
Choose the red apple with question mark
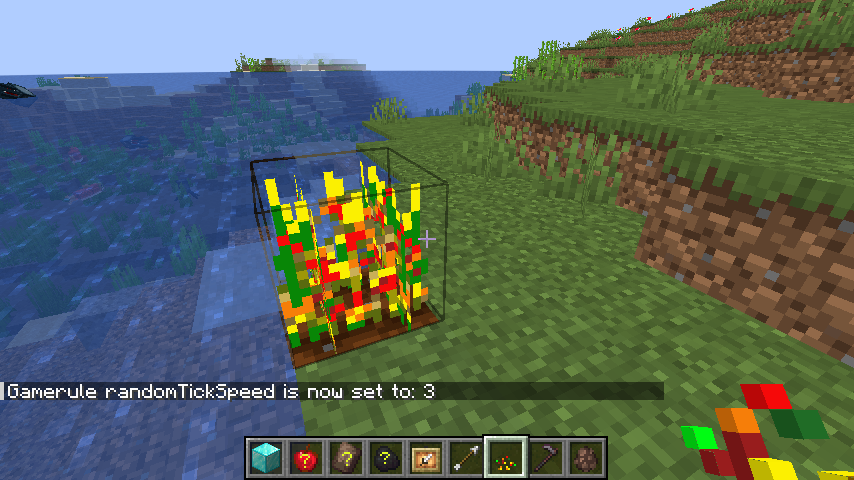click(x=306, y=458)
